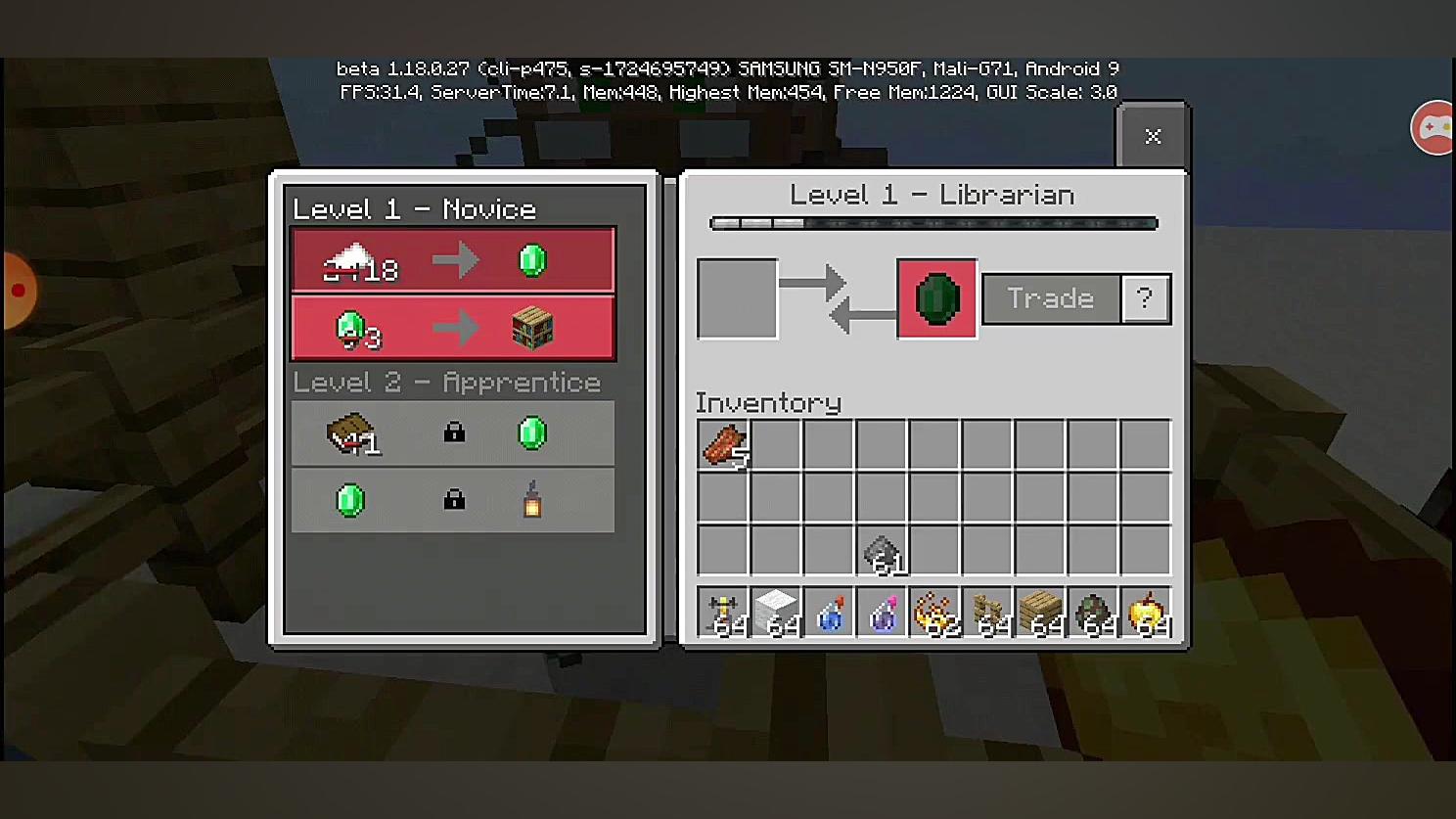Click the Trade button

[1051, 298]
